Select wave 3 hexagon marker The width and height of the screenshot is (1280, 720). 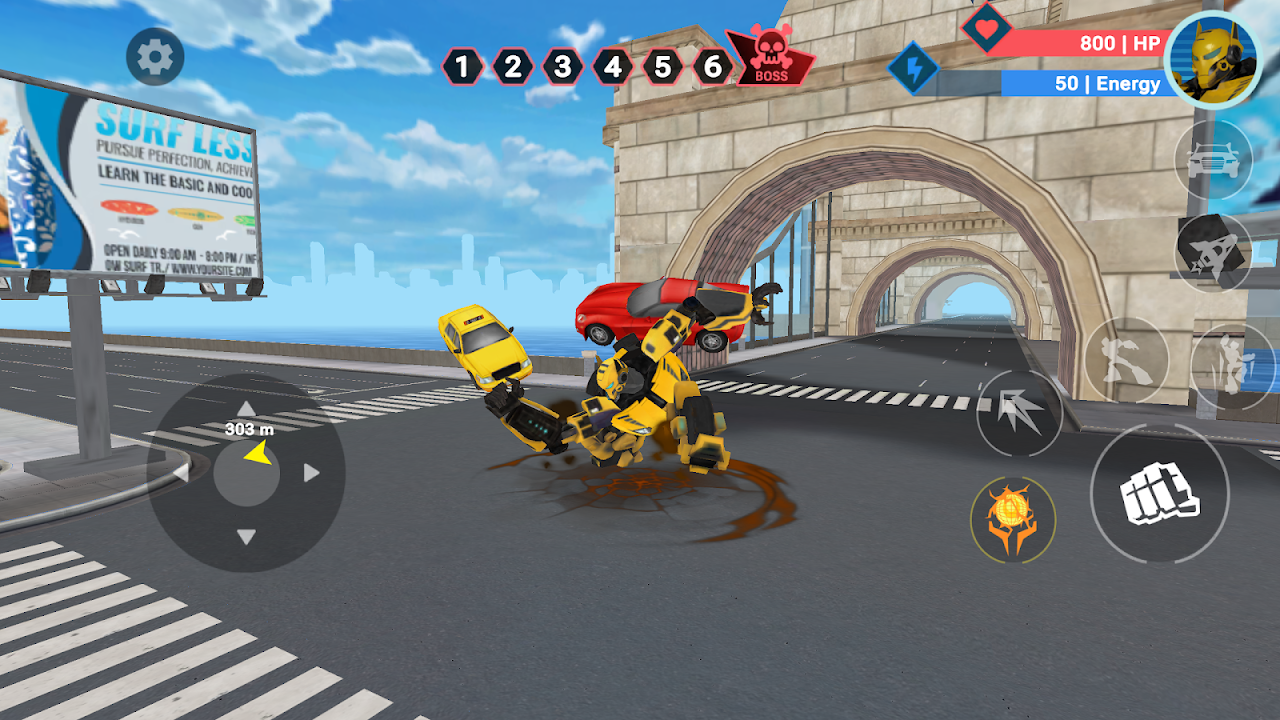point(562,67)
